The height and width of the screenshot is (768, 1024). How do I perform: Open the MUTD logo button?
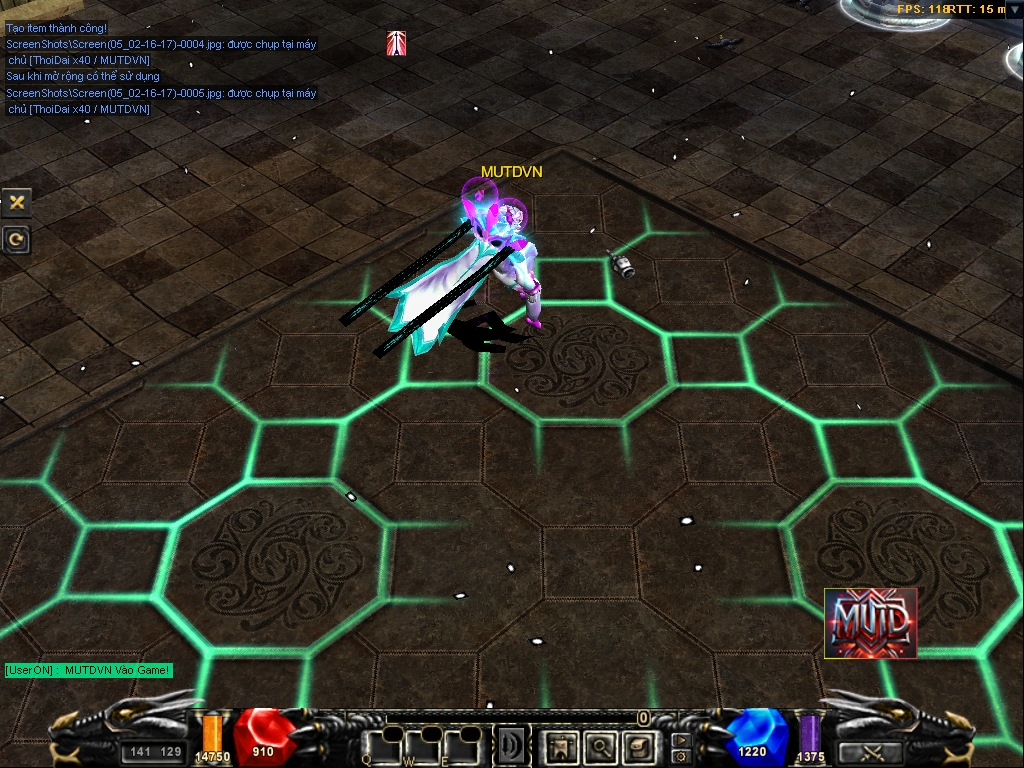[870, 623]
